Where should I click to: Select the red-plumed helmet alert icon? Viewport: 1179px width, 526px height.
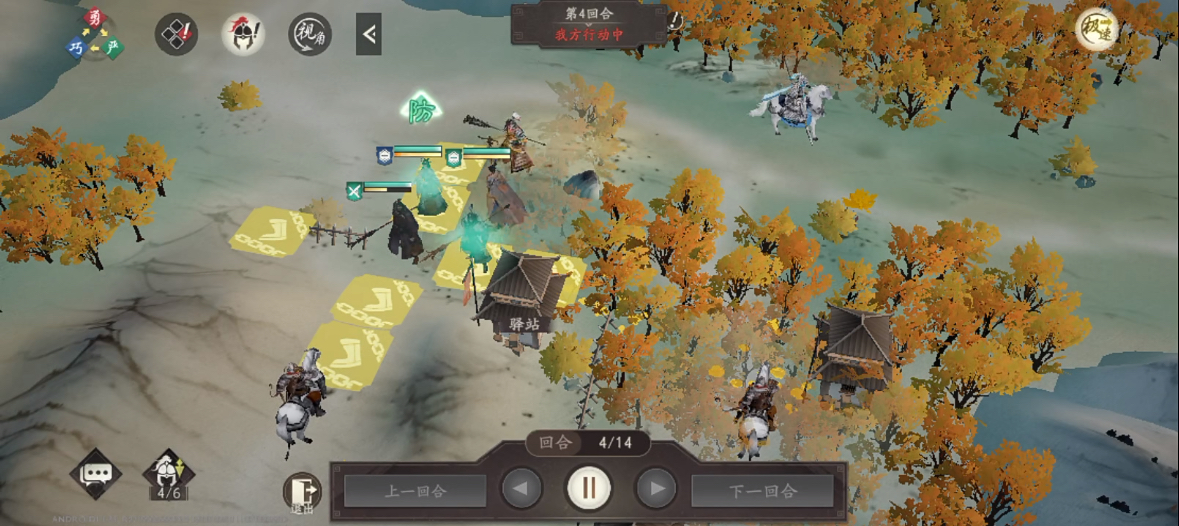[x=243, y=34]
